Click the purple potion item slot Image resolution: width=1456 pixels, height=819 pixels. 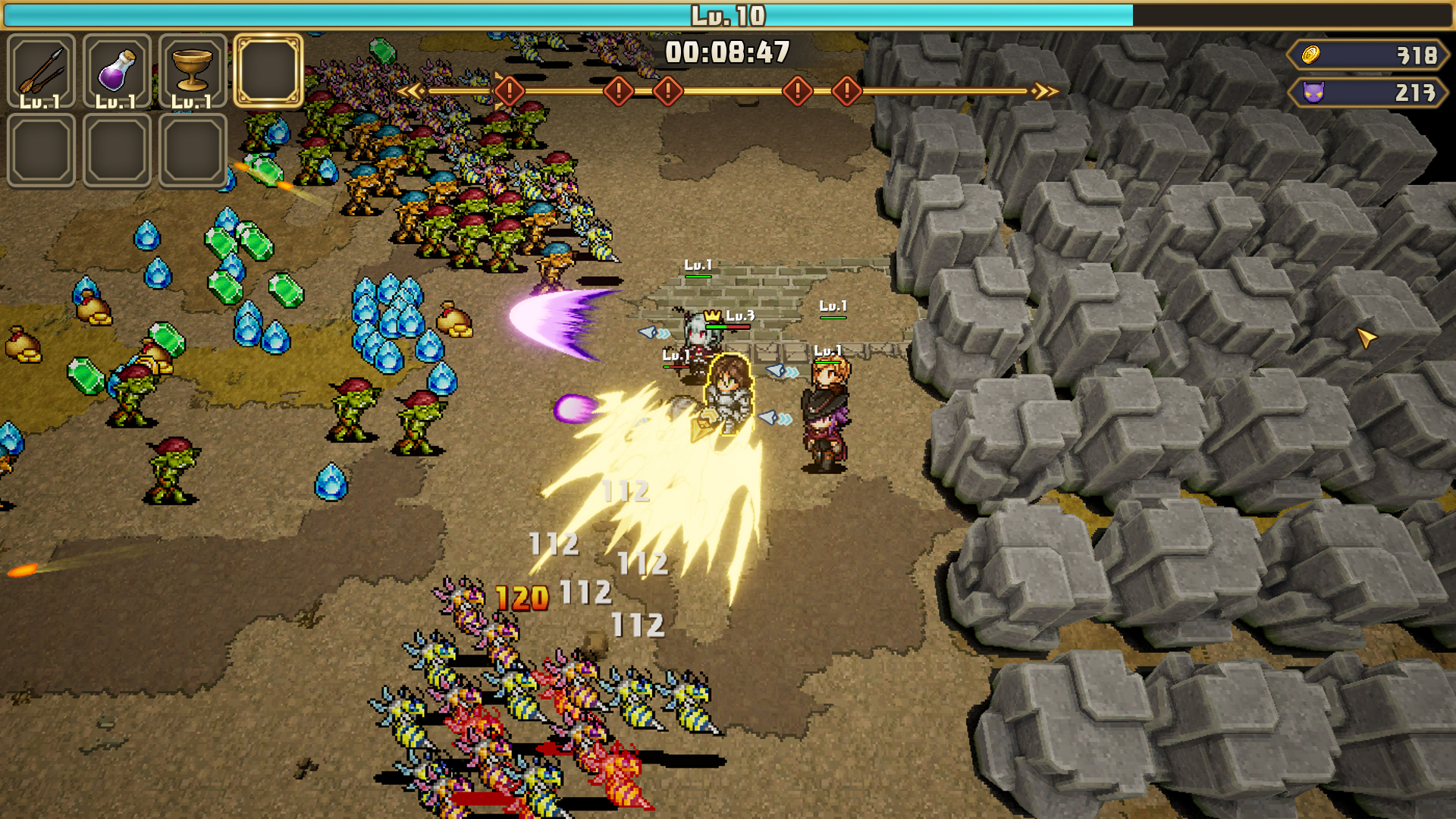117,71
